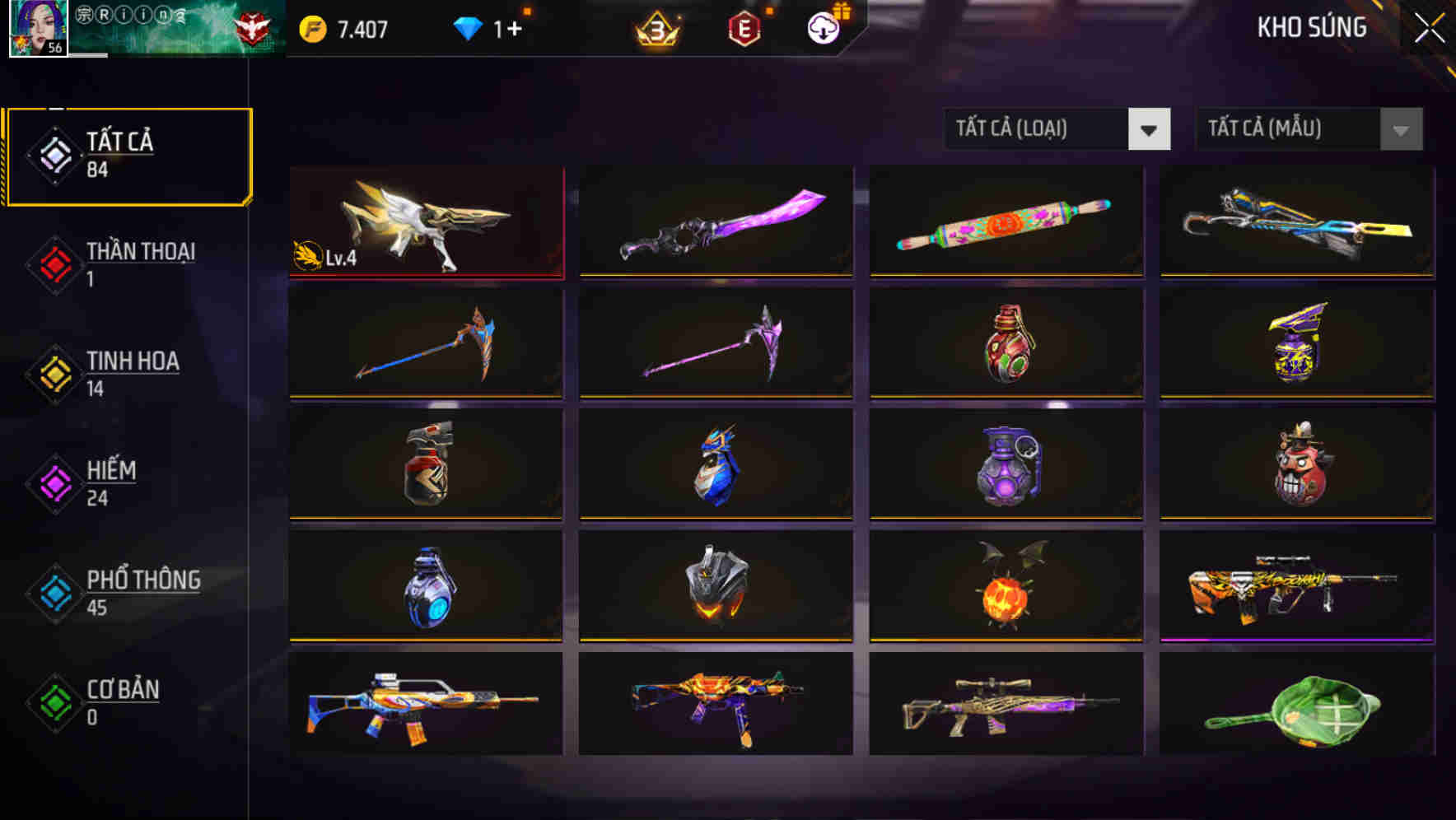1456x820 pixels.
Task: Select the Lv.4 golden dragon weapon skin
Action: coord(425,222)
